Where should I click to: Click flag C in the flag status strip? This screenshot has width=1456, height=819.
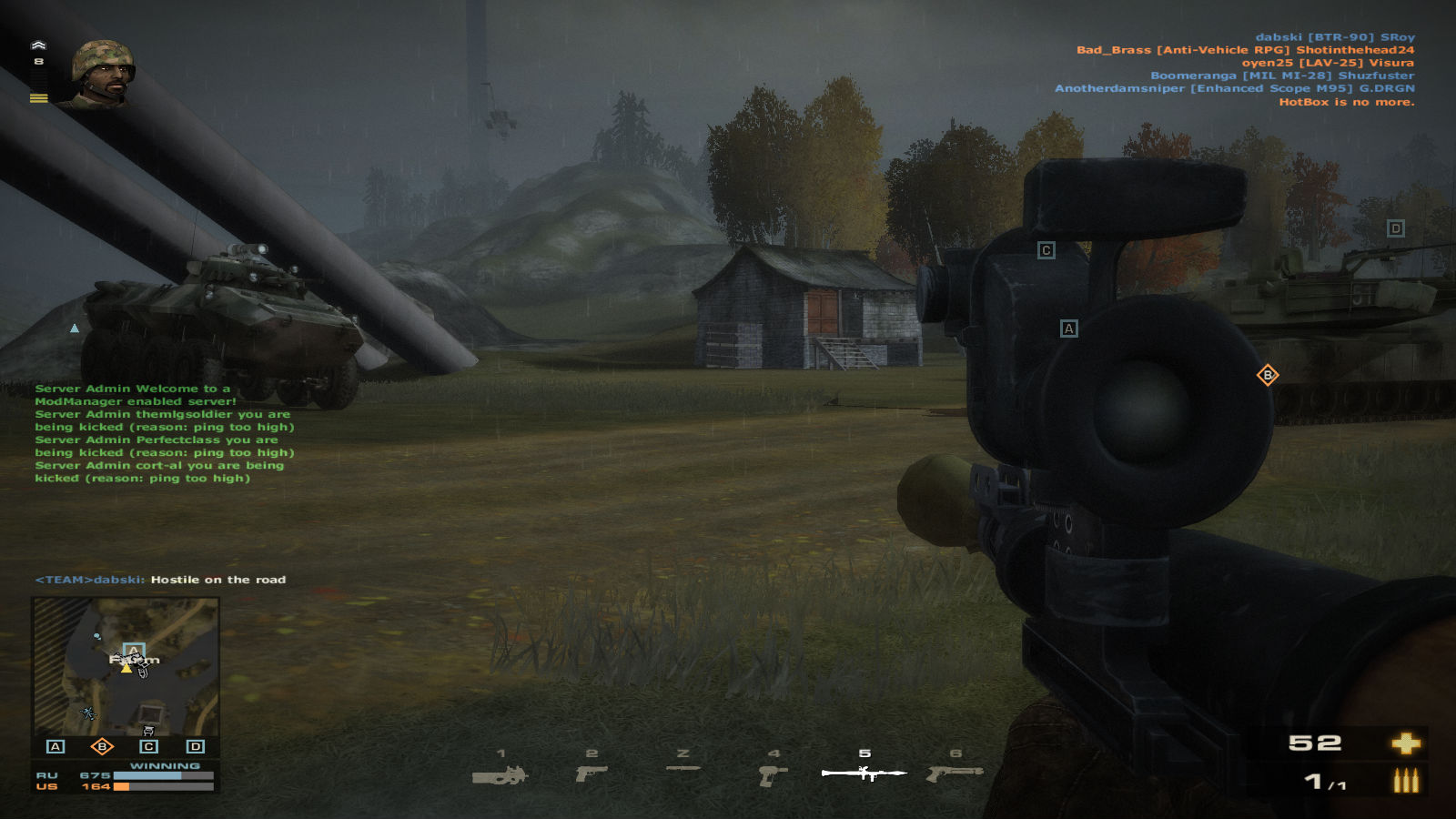[x=148, y=746]
